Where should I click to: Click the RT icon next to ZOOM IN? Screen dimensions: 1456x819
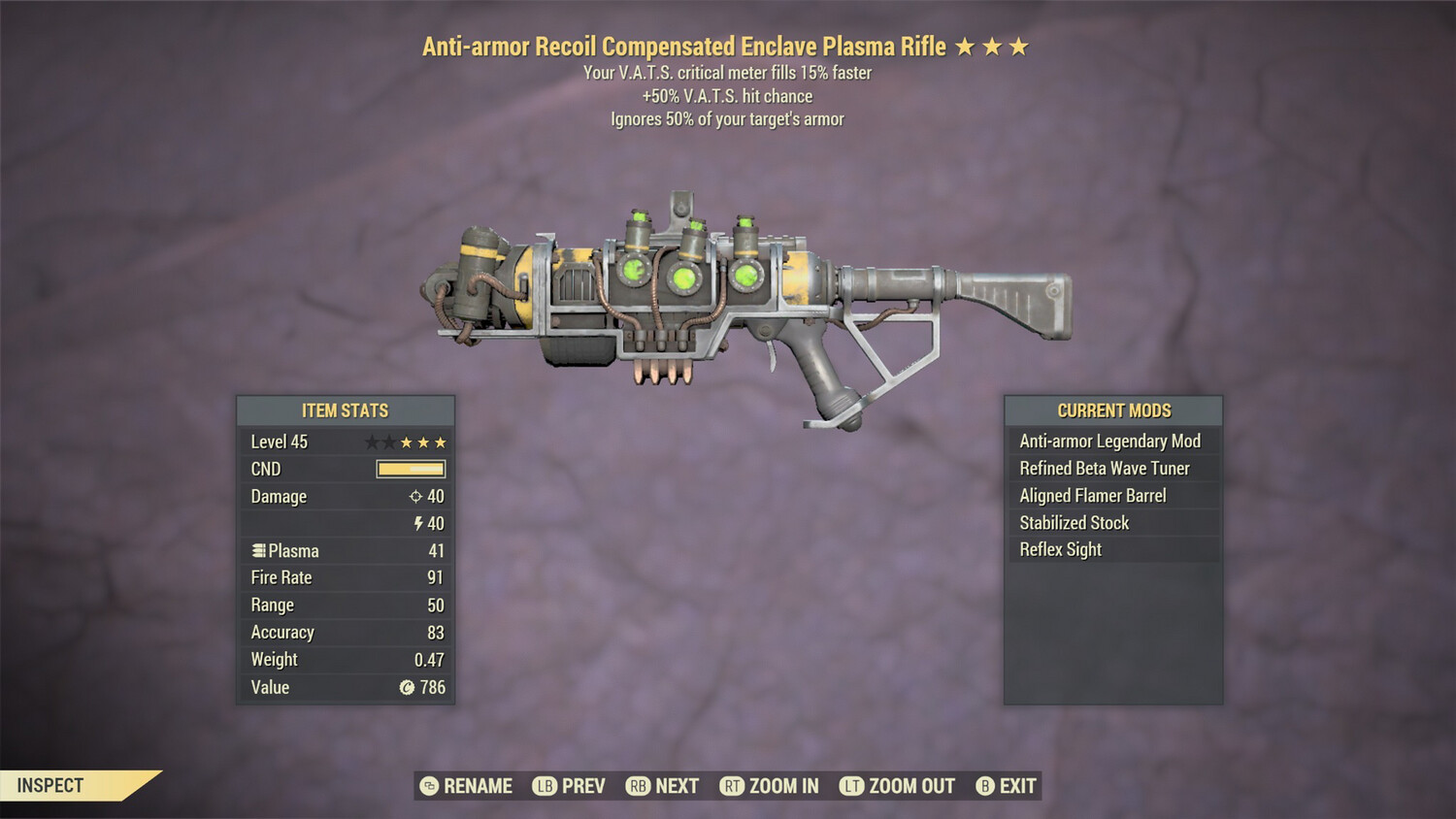tap(733, 786)
